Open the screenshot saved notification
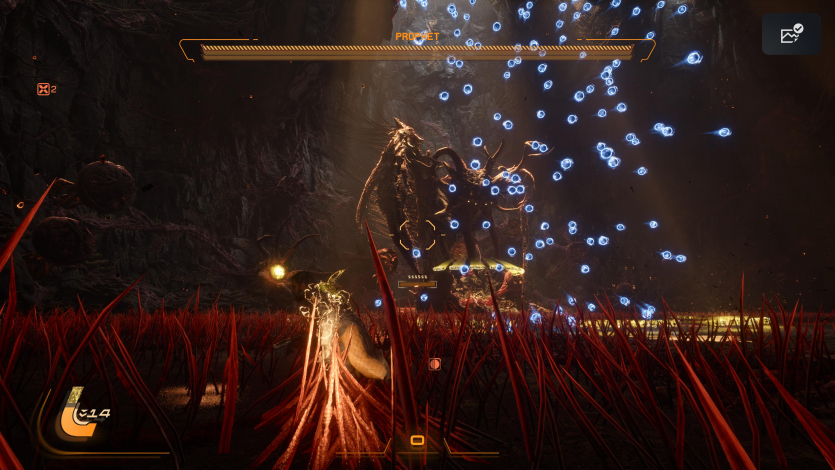835x470 pixels. tap(791, 35)
